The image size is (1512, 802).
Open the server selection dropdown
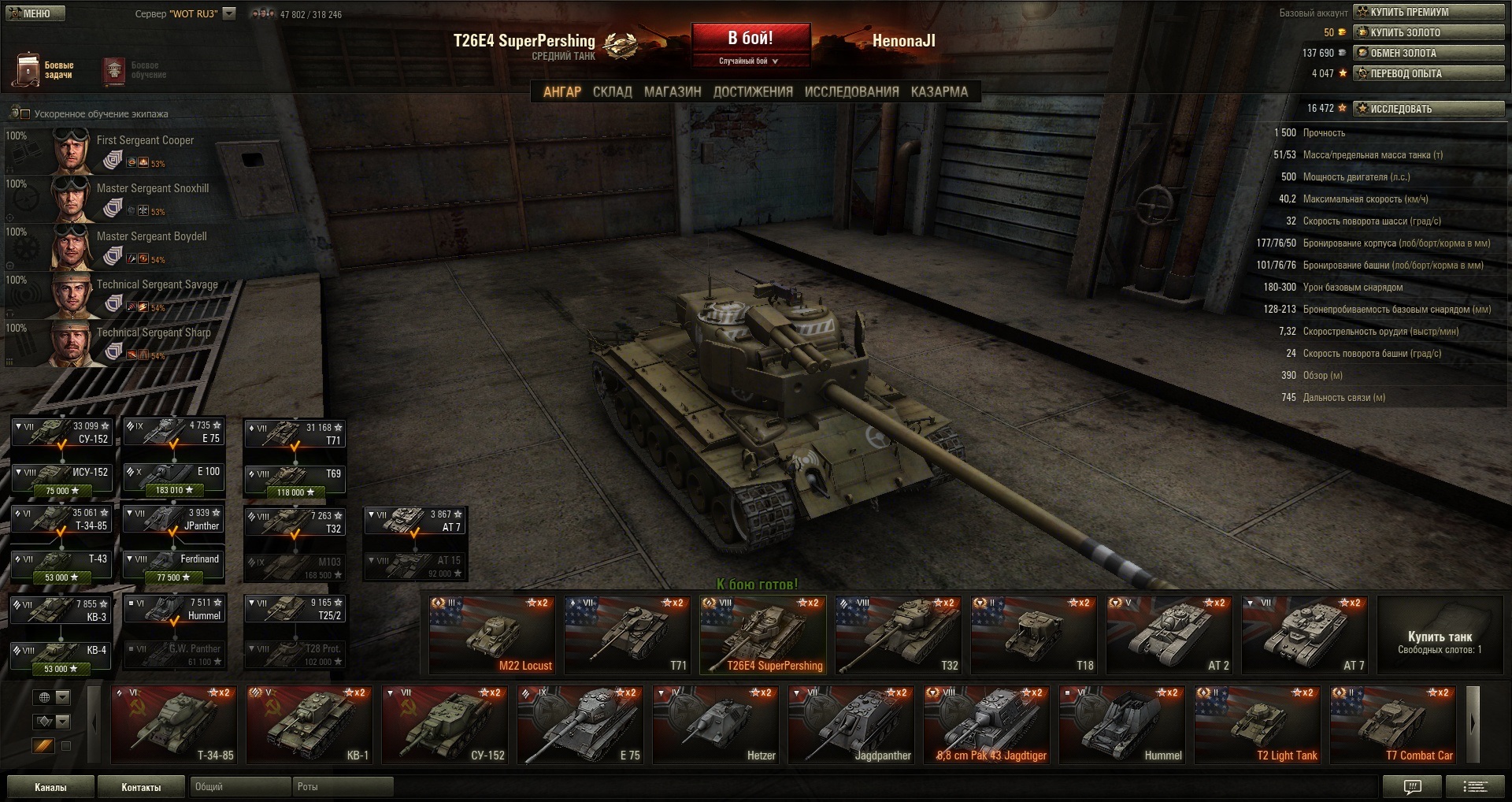(x=229, y=13)
